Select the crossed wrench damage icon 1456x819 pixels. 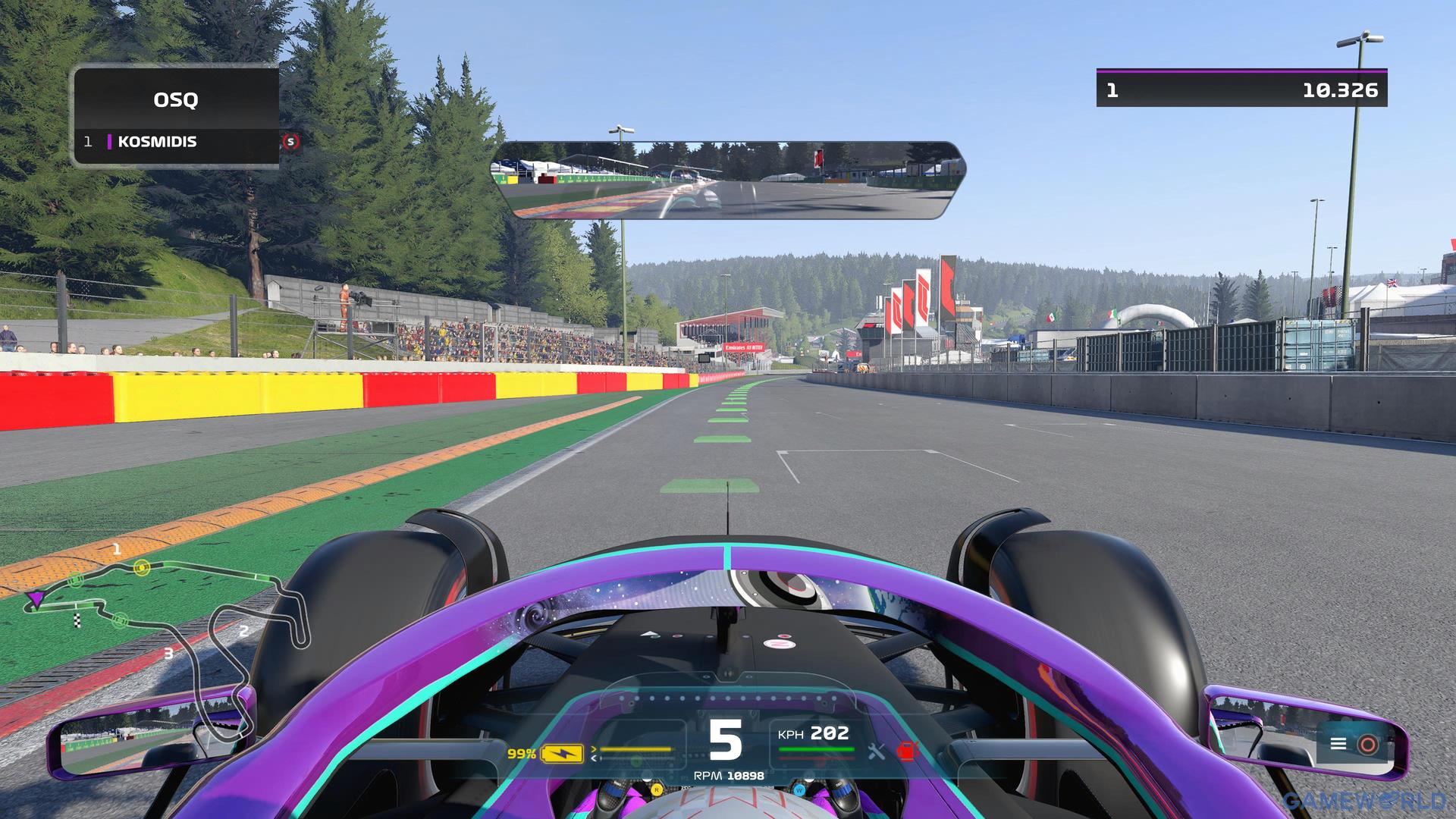click(x=877, y=752)
